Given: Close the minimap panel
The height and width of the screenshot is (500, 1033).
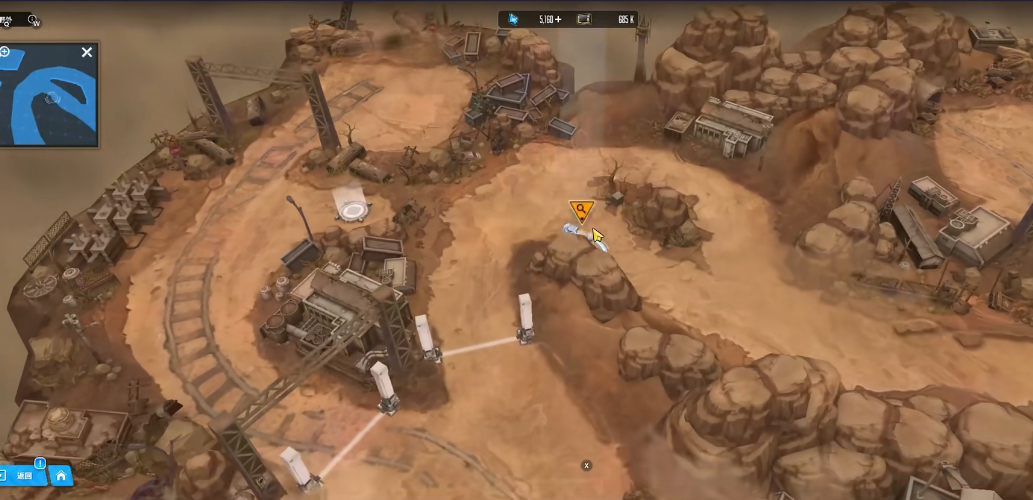Looking at the screenshot, I should (x=87, y=52).
